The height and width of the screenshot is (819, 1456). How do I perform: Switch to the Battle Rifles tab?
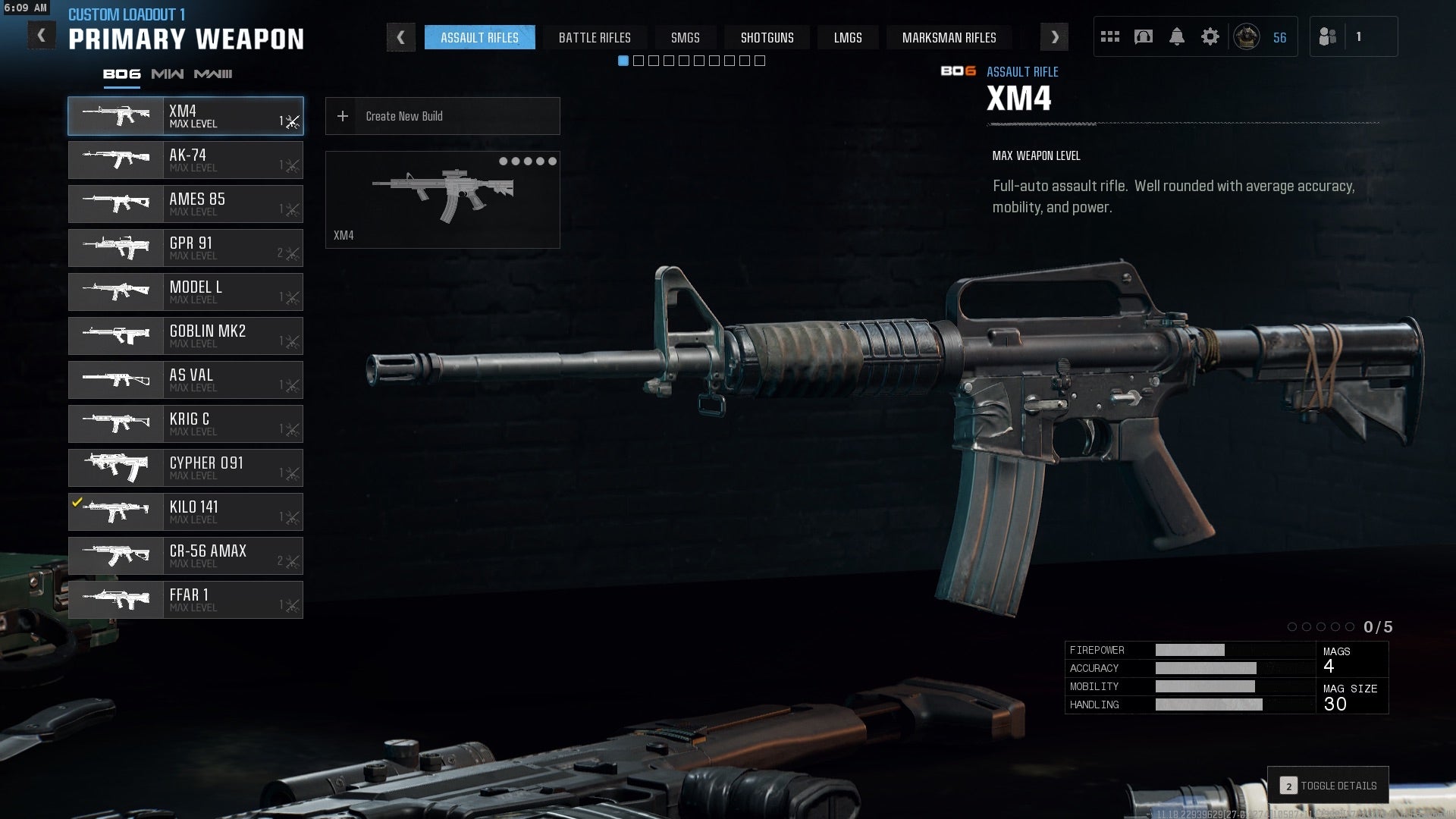point(595,37)
